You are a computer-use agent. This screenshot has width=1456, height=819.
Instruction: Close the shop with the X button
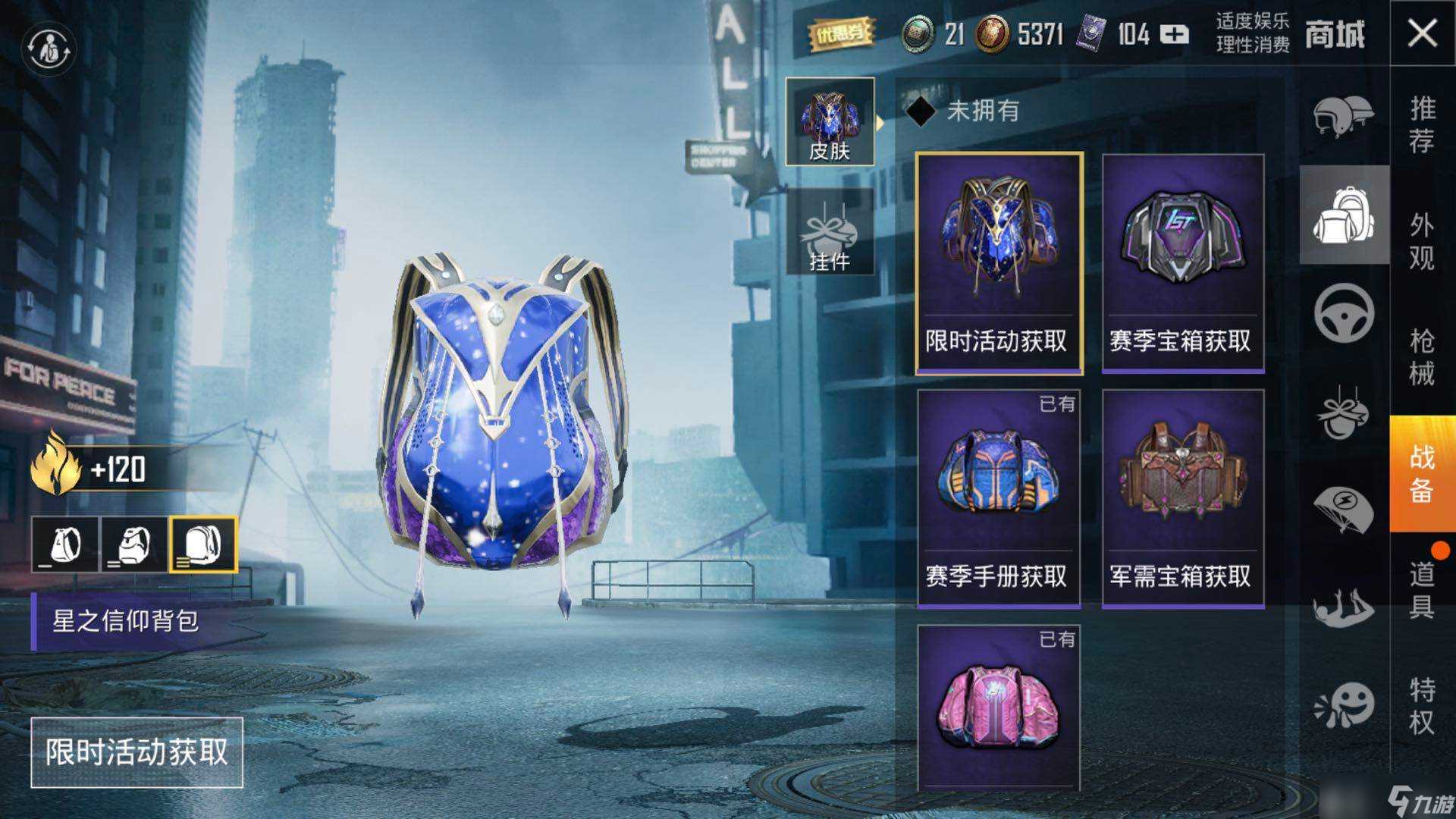pos(1422,33)
